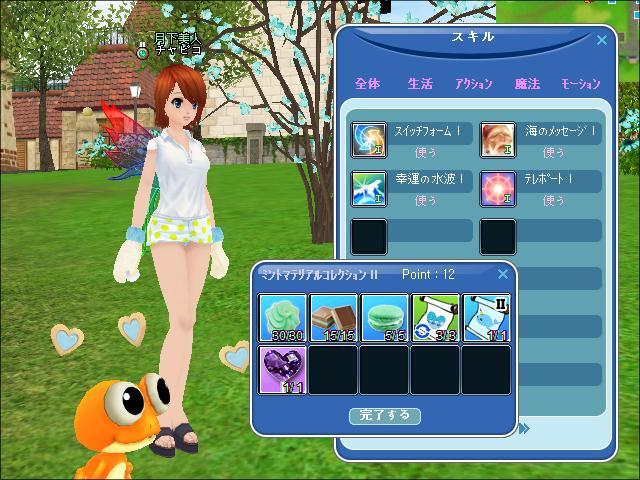
Task: Switch to the 全体 skill tab
Action: coord(368,84)
